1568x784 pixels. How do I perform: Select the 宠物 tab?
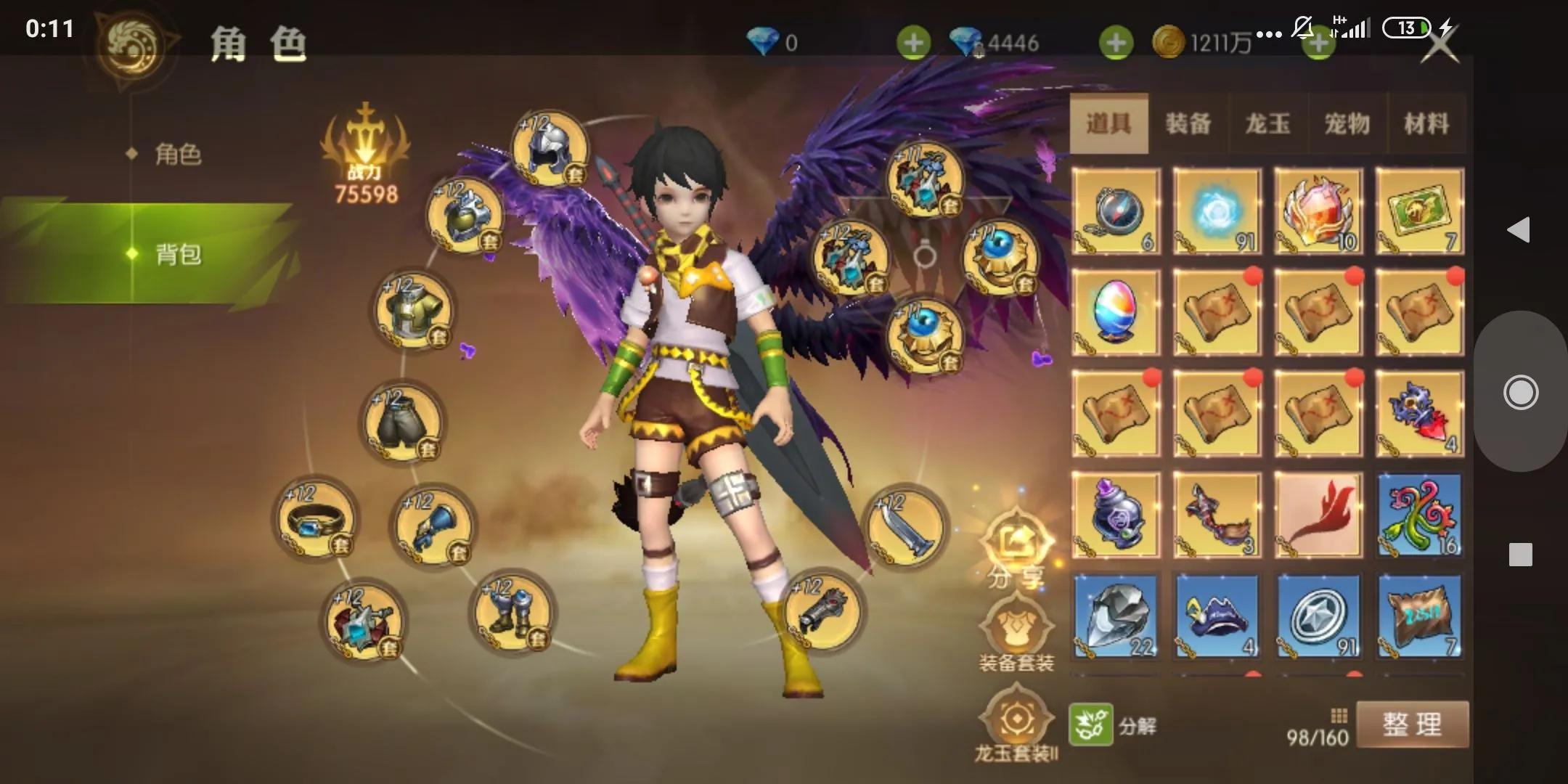tap(1347, 123)
